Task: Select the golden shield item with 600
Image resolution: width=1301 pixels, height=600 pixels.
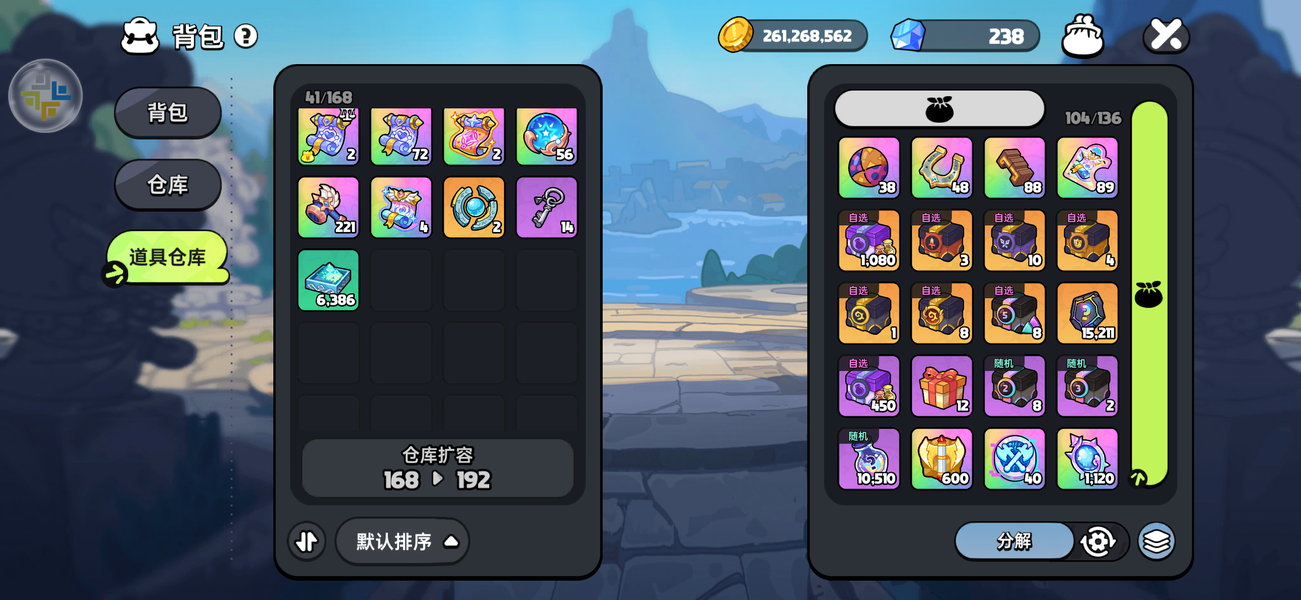Action: click(x=942, y=459)
